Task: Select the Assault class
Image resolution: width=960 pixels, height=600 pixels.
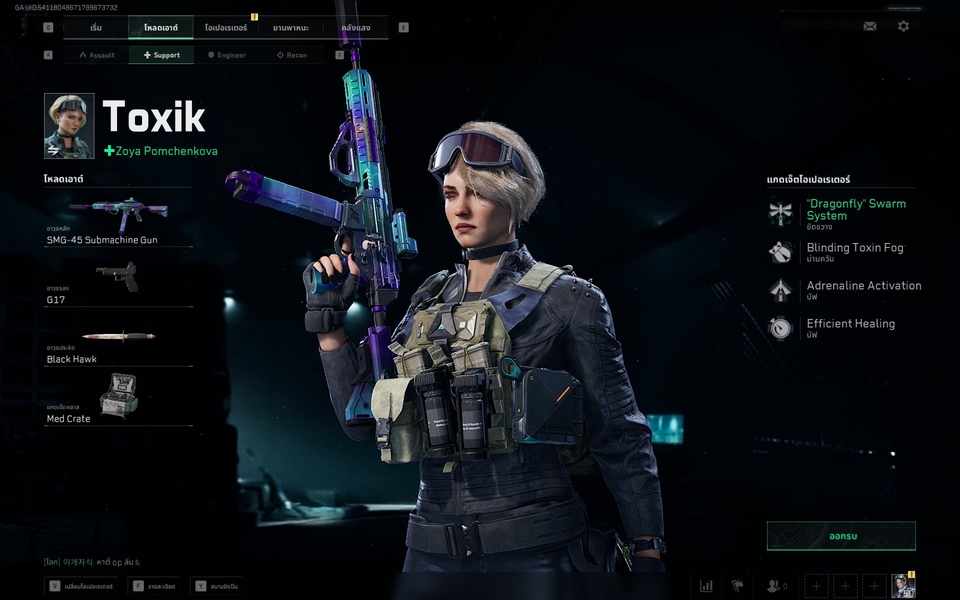Action: click(x=96, y=55)
